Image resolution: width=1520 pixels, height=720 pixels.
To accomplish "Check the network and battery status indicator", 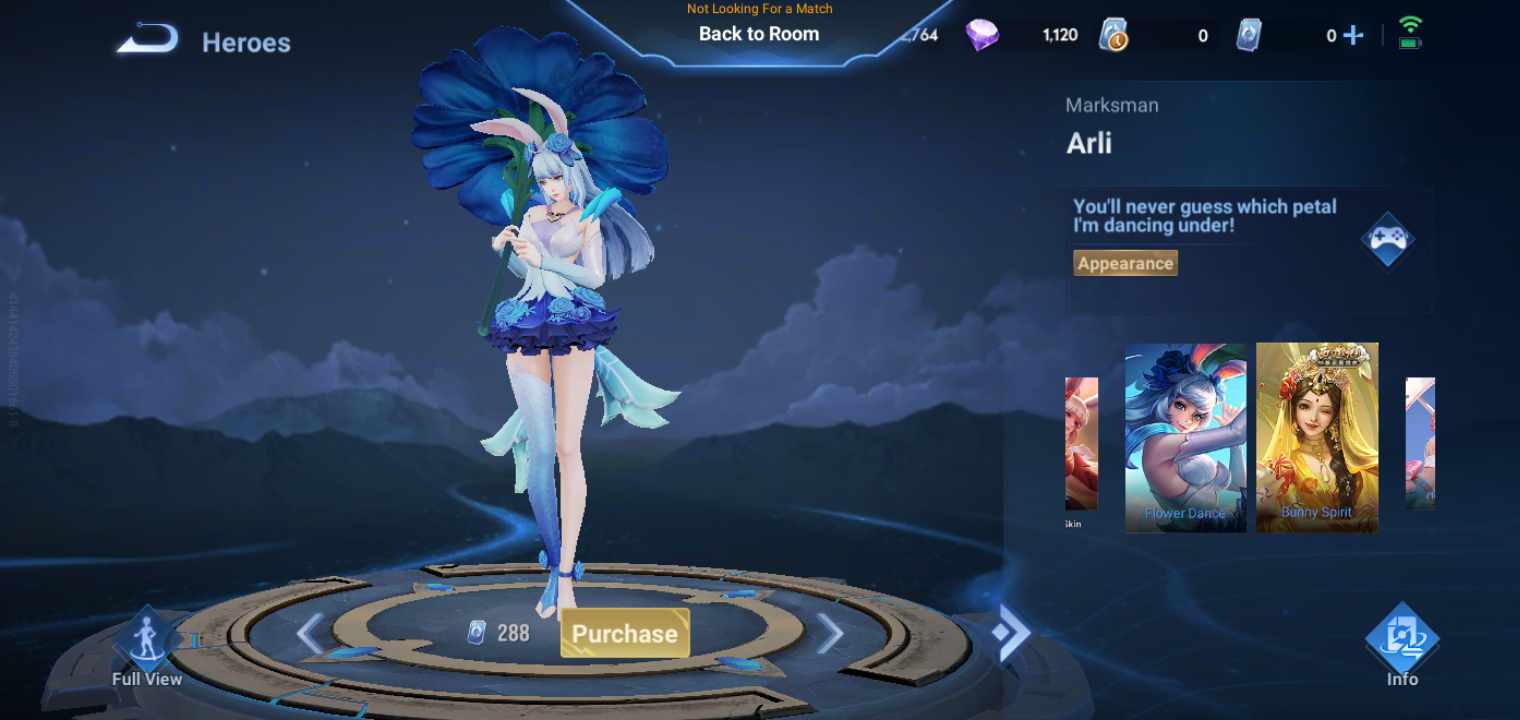I will [x=1410, y=32].
